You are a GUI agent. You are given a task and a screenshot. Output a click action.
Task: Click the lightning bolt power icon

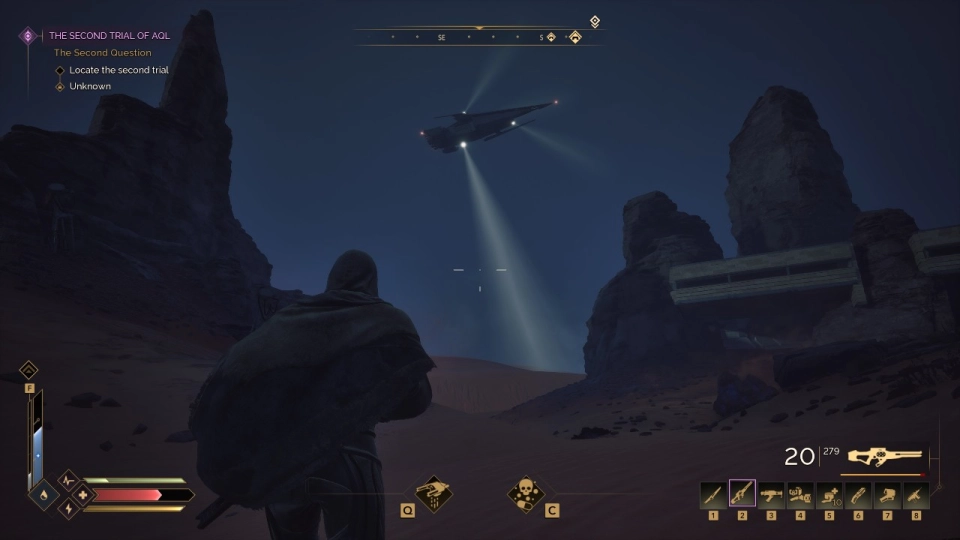tap(68, 509)
